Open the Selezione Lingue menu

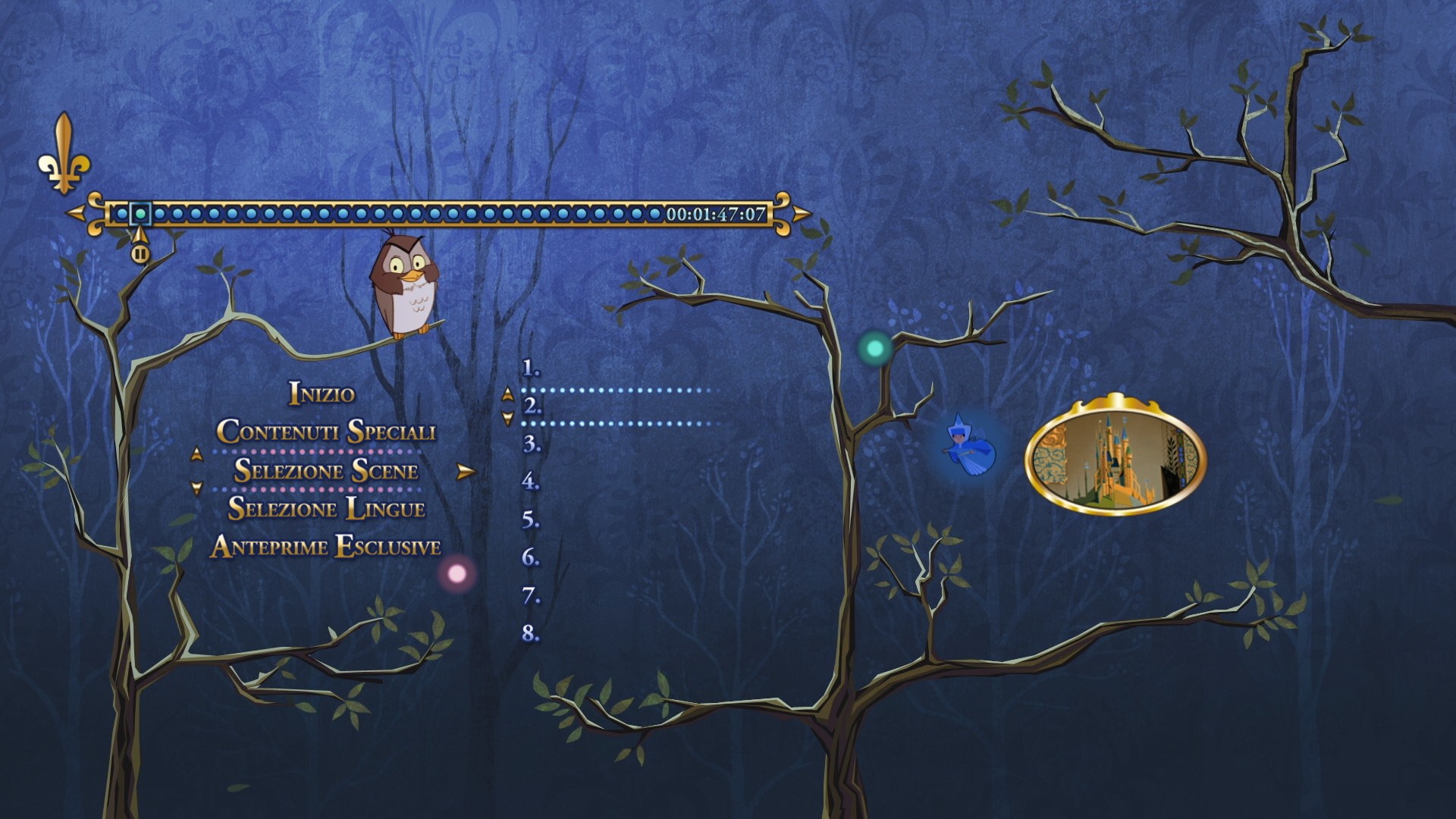pyautogui.click(x=326, y=508)
